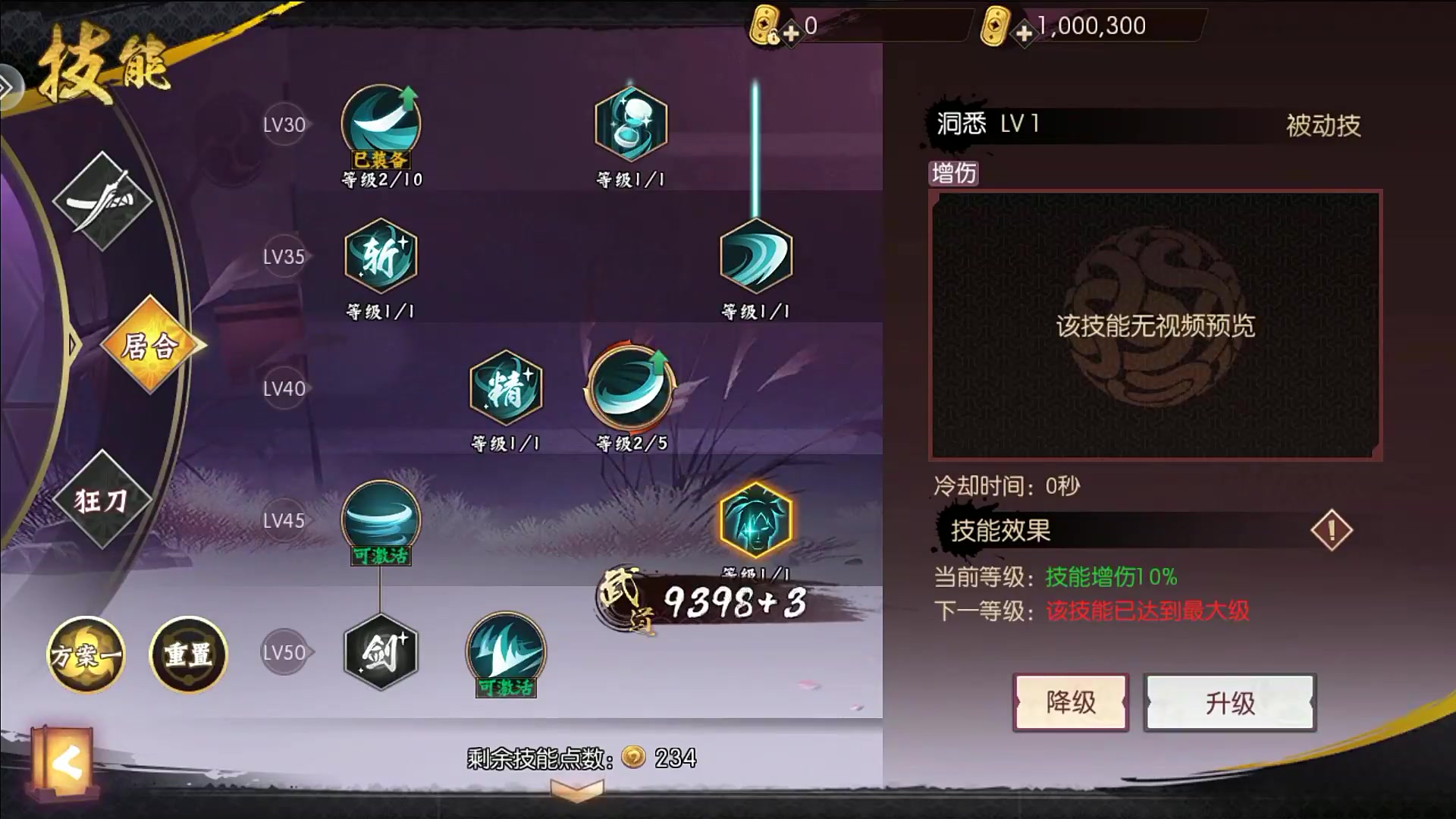
Task: Add gold coins via the 1,000,300 plus button
Action: tap(1024, 33)
